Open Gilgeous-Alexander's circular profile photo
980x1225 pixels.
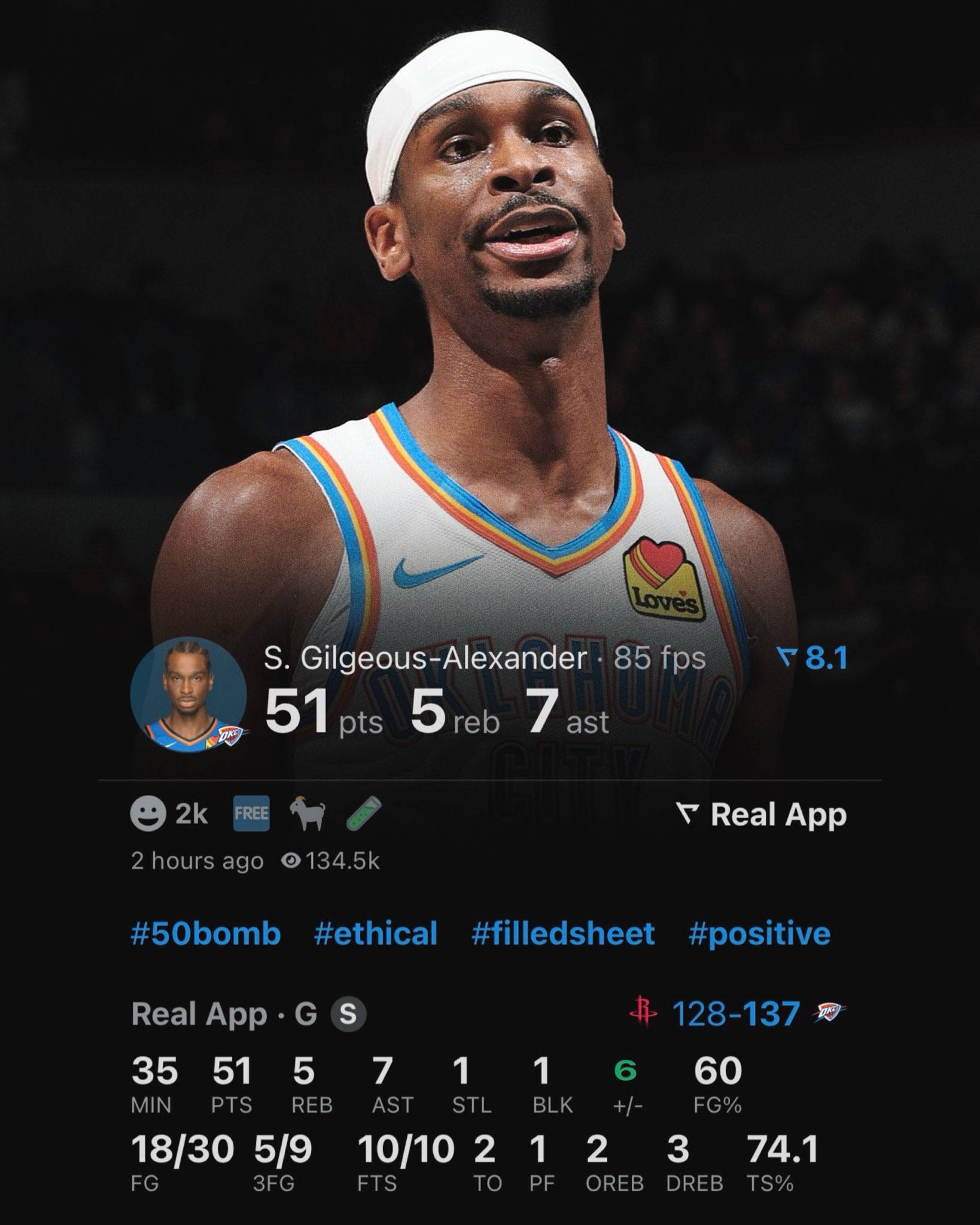tap(188, 695)
